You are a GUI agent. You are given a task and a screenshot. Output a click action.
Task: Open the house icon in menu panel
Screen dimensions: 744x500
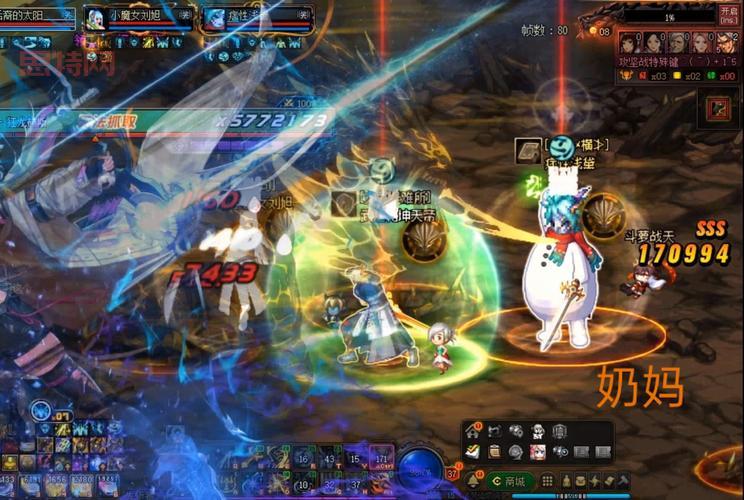click(473, 431)
